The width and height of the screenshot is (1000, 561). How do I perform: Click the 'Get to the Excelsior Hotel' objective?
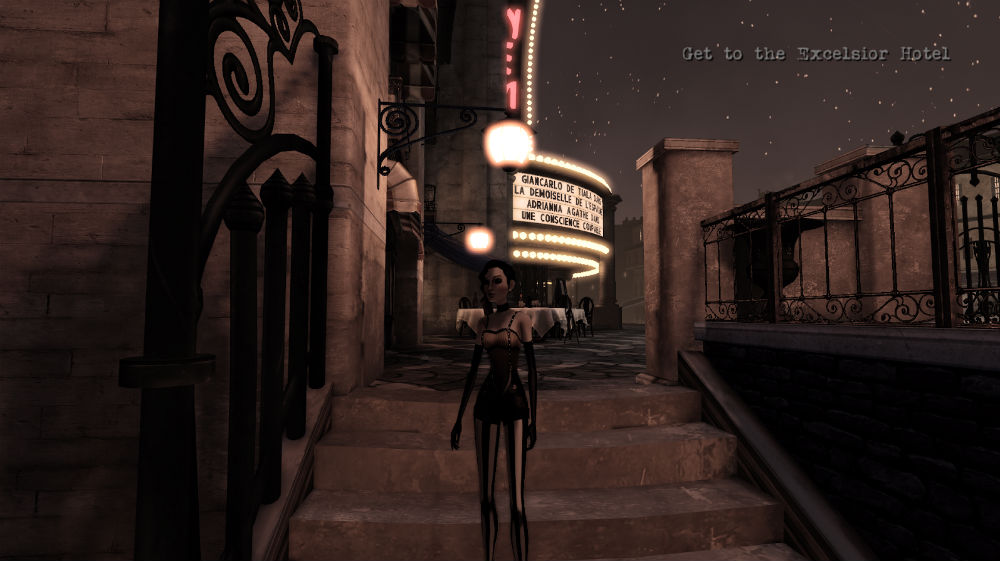pos(815,54)
